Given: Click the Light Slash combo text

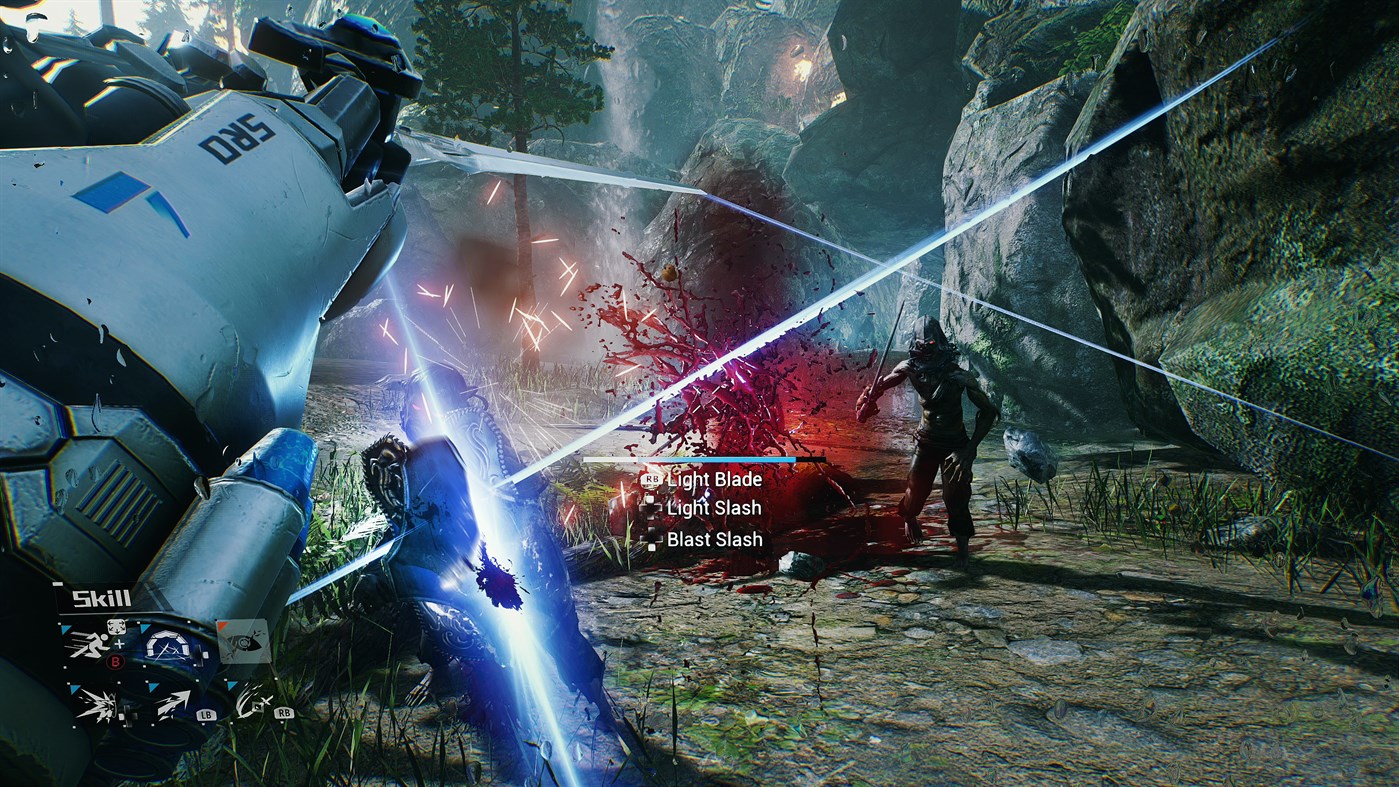Looking at the screenshot, I should coord(714,508).
